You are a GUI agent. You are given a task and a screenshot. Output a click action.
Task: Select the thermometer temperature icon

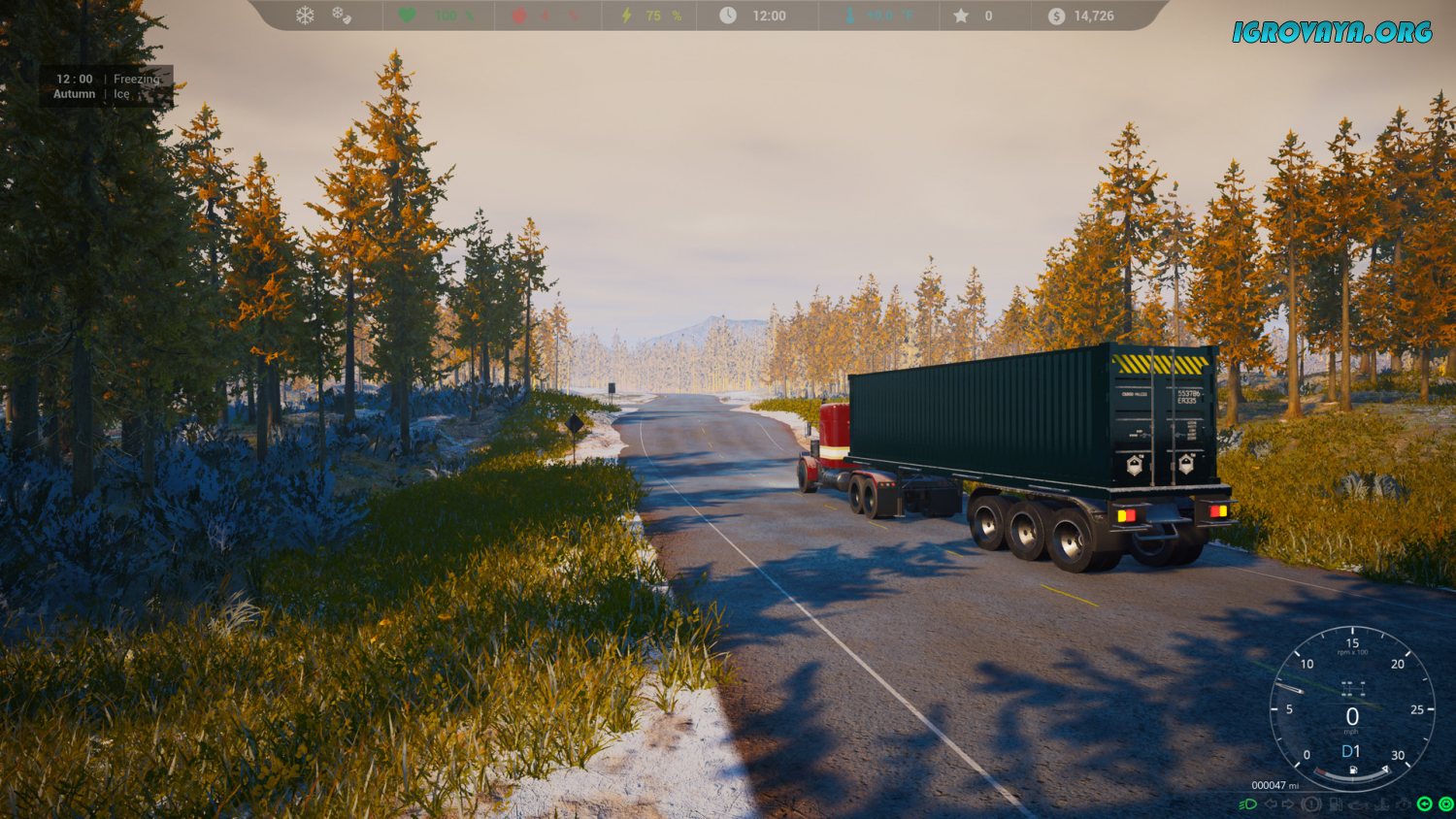[x=850, y=16]
